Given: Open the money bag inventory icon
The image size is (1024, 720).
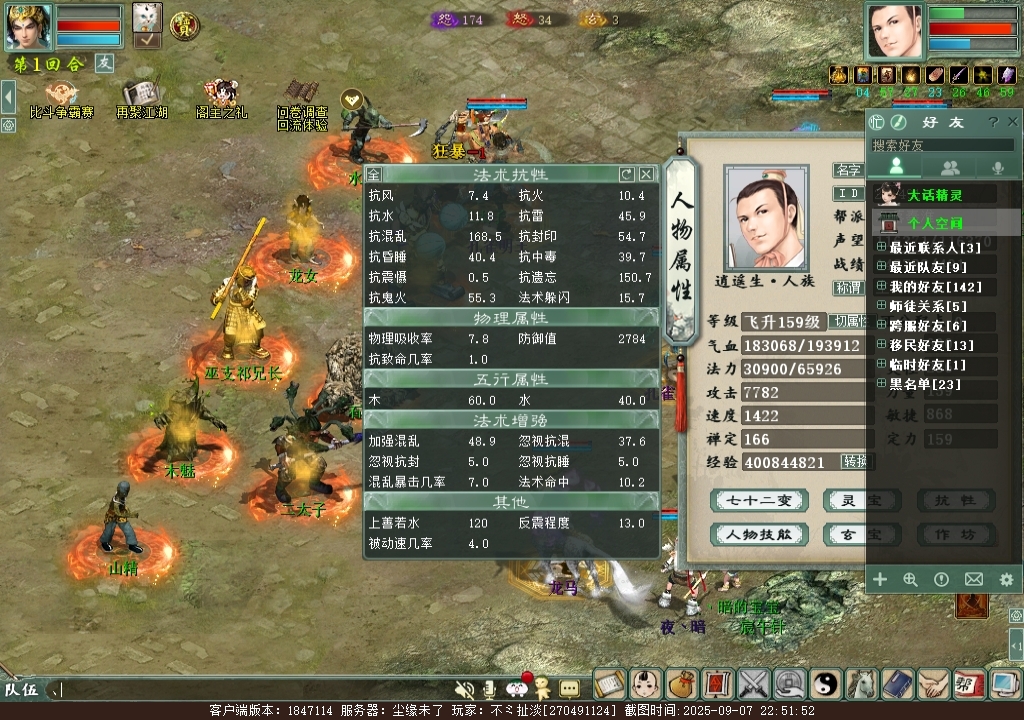Looking at the screenshot, I should pos(681,684).
